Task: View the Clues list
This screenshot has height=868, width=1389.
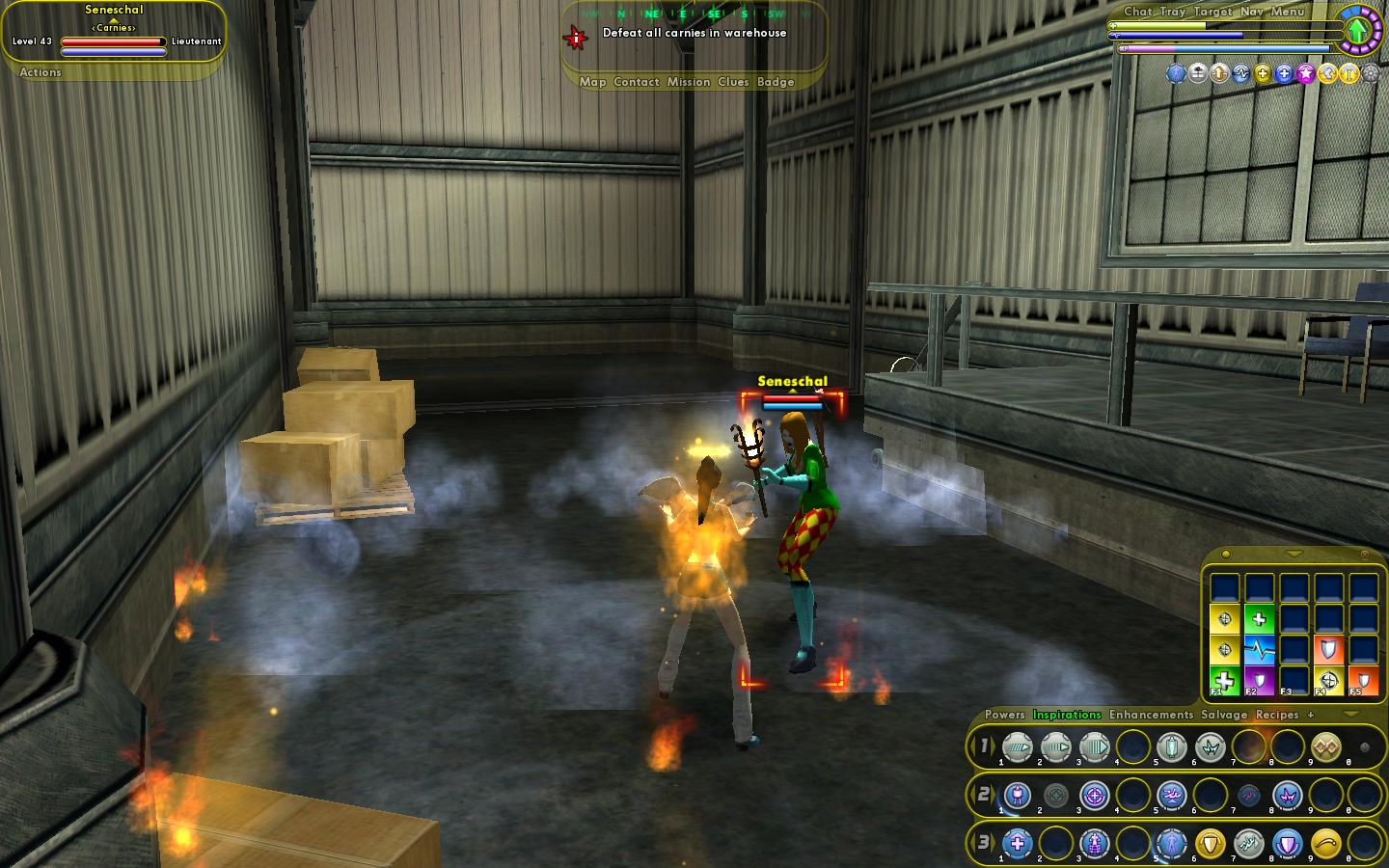Action: click(x=733, y=82)
